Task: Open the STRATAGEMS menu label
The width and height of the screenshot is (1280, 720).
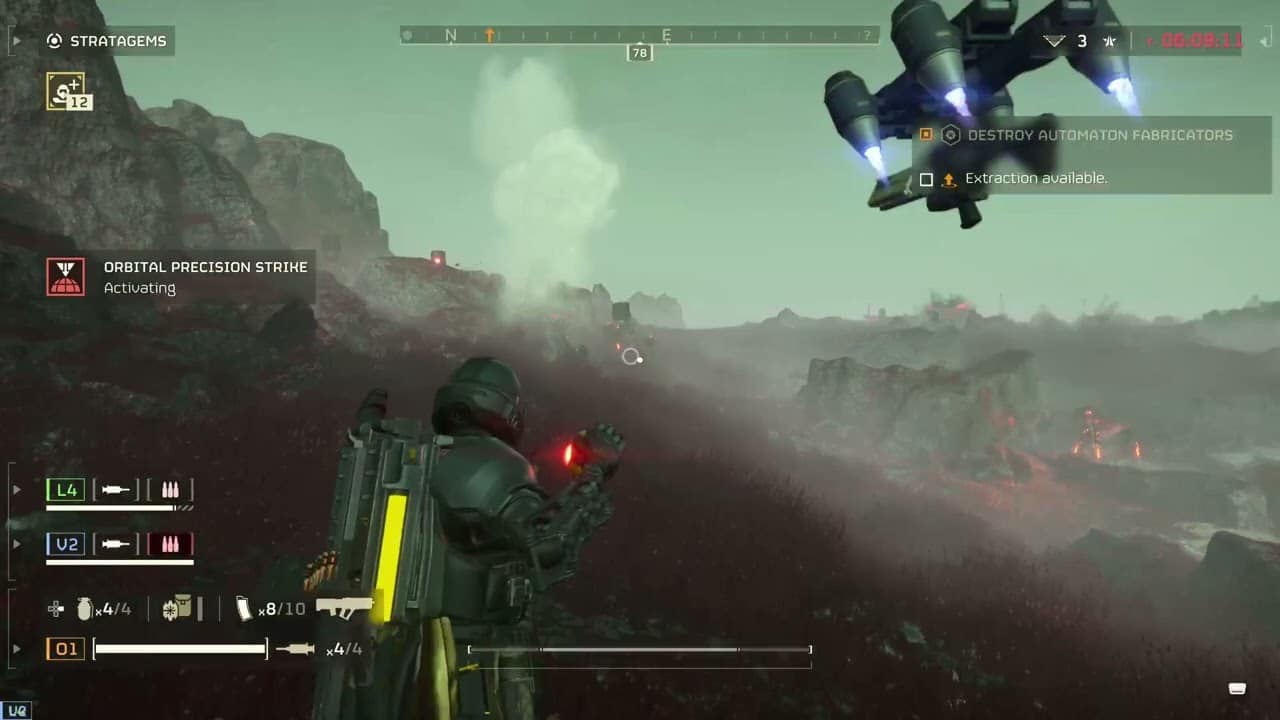Action: [117, 41]
